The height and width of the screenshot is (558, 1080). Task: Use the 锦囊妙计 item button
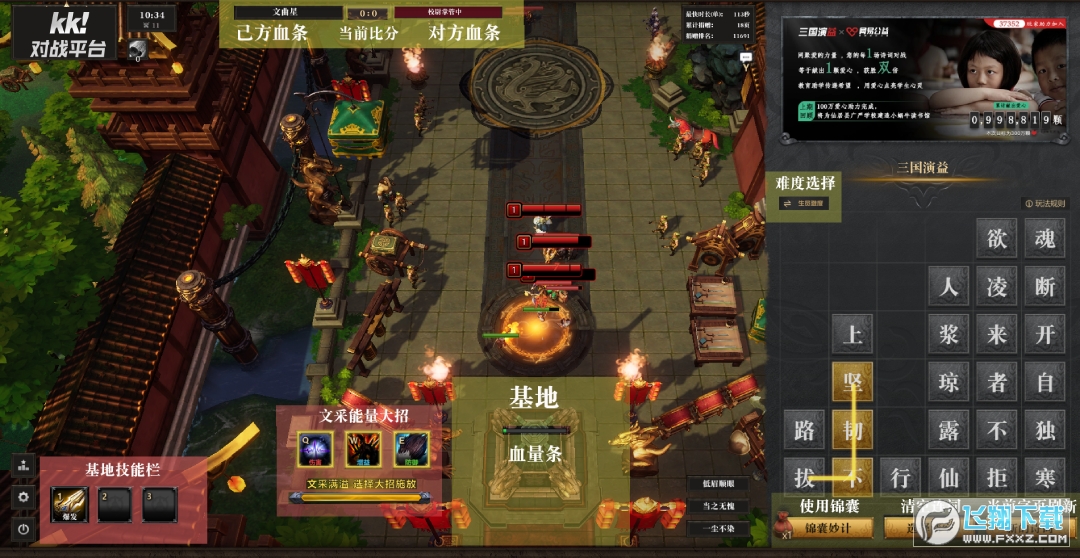pyautogui.click(x=832, y=527)
